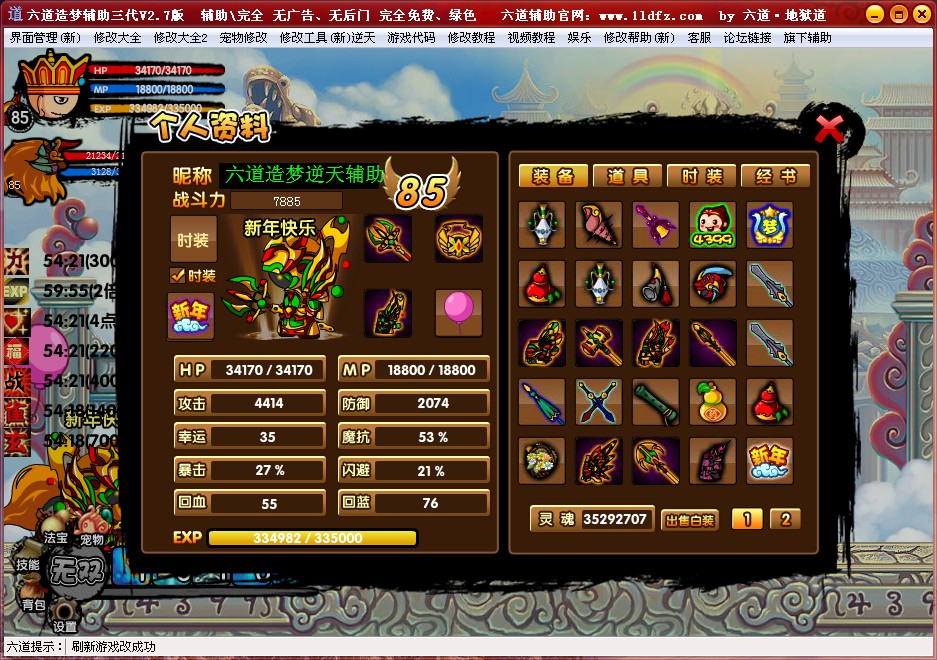
Task: Click the 出售白装 sell button
Action: click(689, 520)
